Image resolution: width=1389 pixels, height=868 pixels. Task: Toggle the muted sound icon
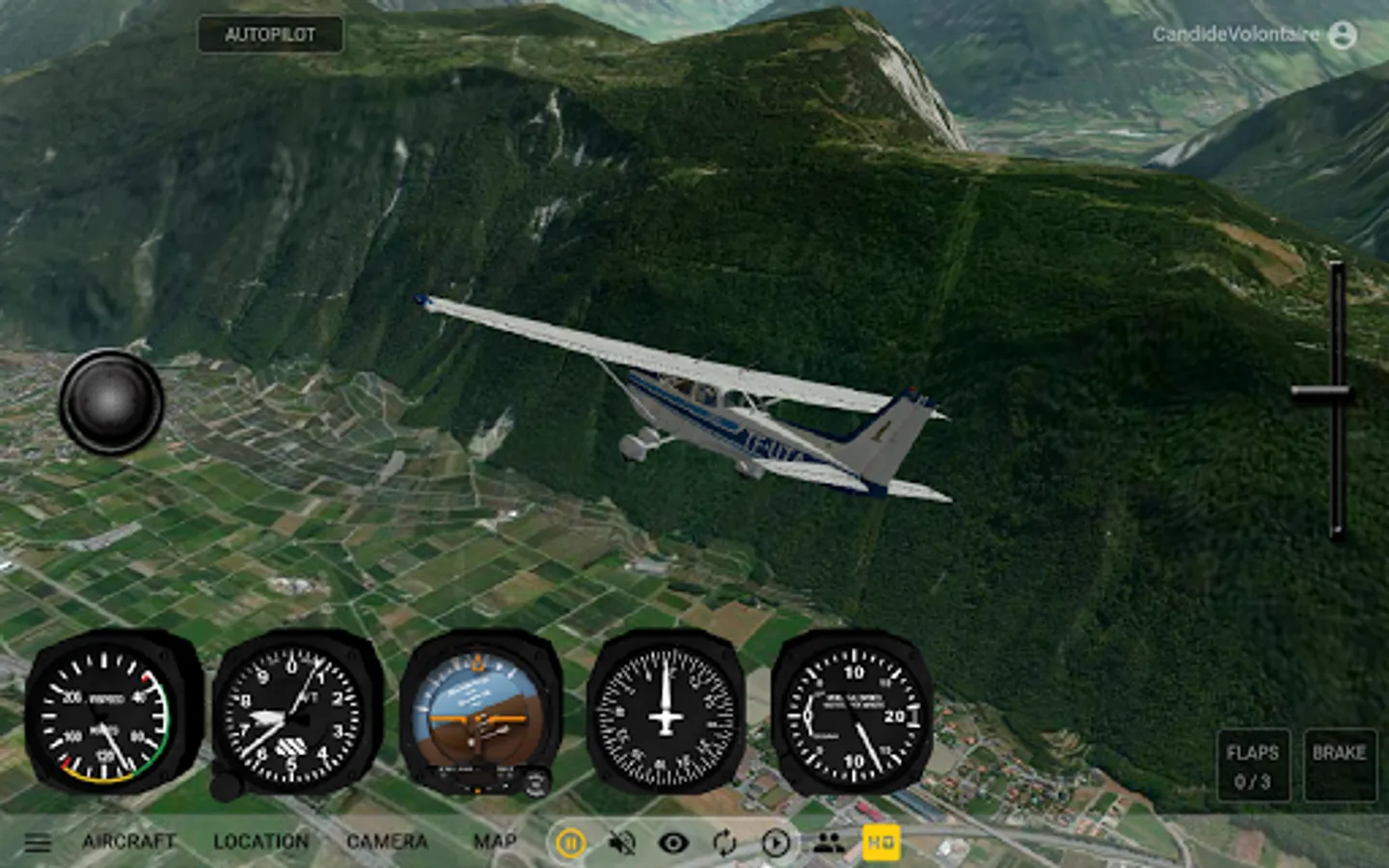click(x=622, y=844)
